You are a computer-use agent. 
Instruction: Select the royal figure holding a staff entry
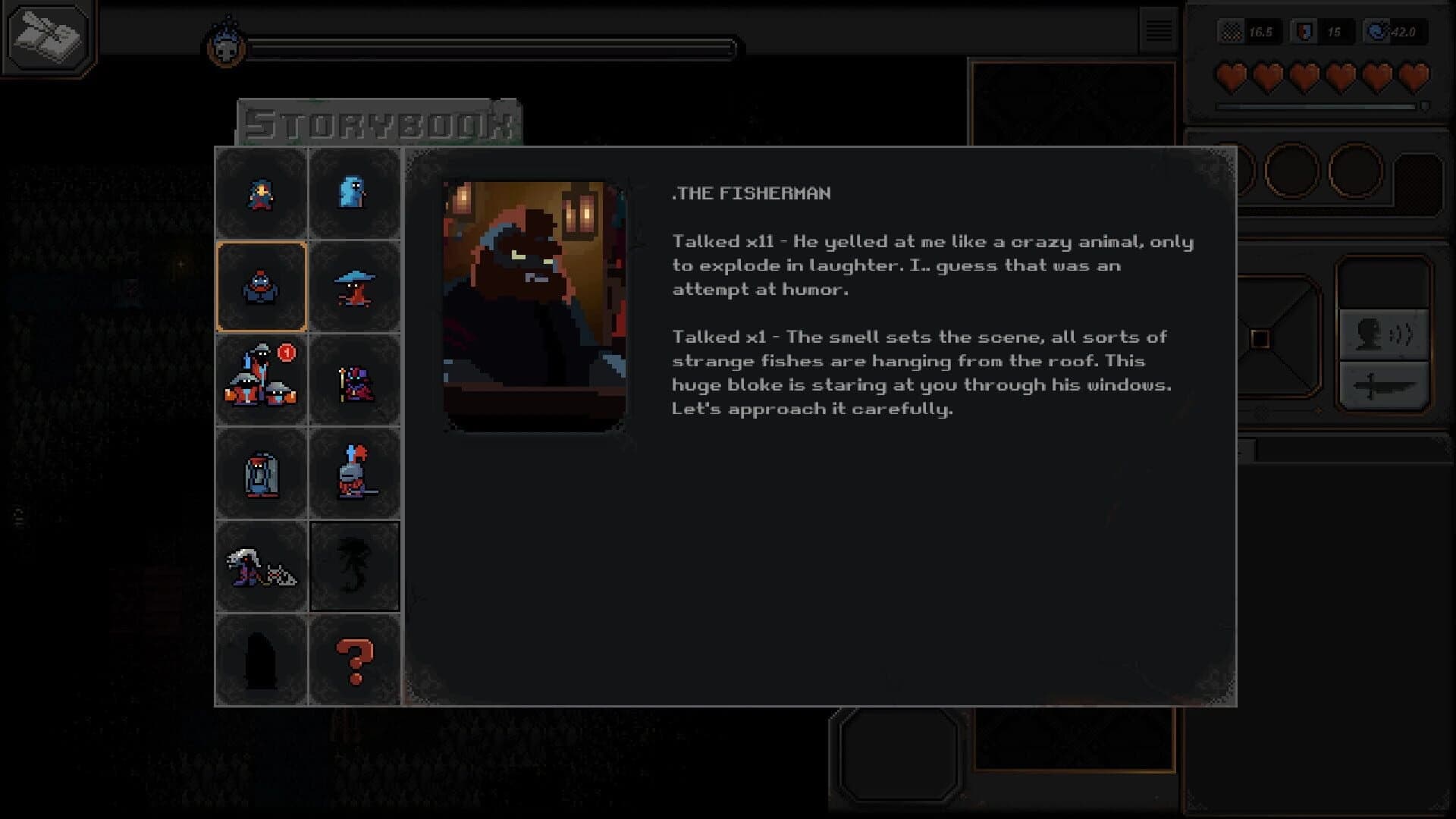[x=355, y=379]
